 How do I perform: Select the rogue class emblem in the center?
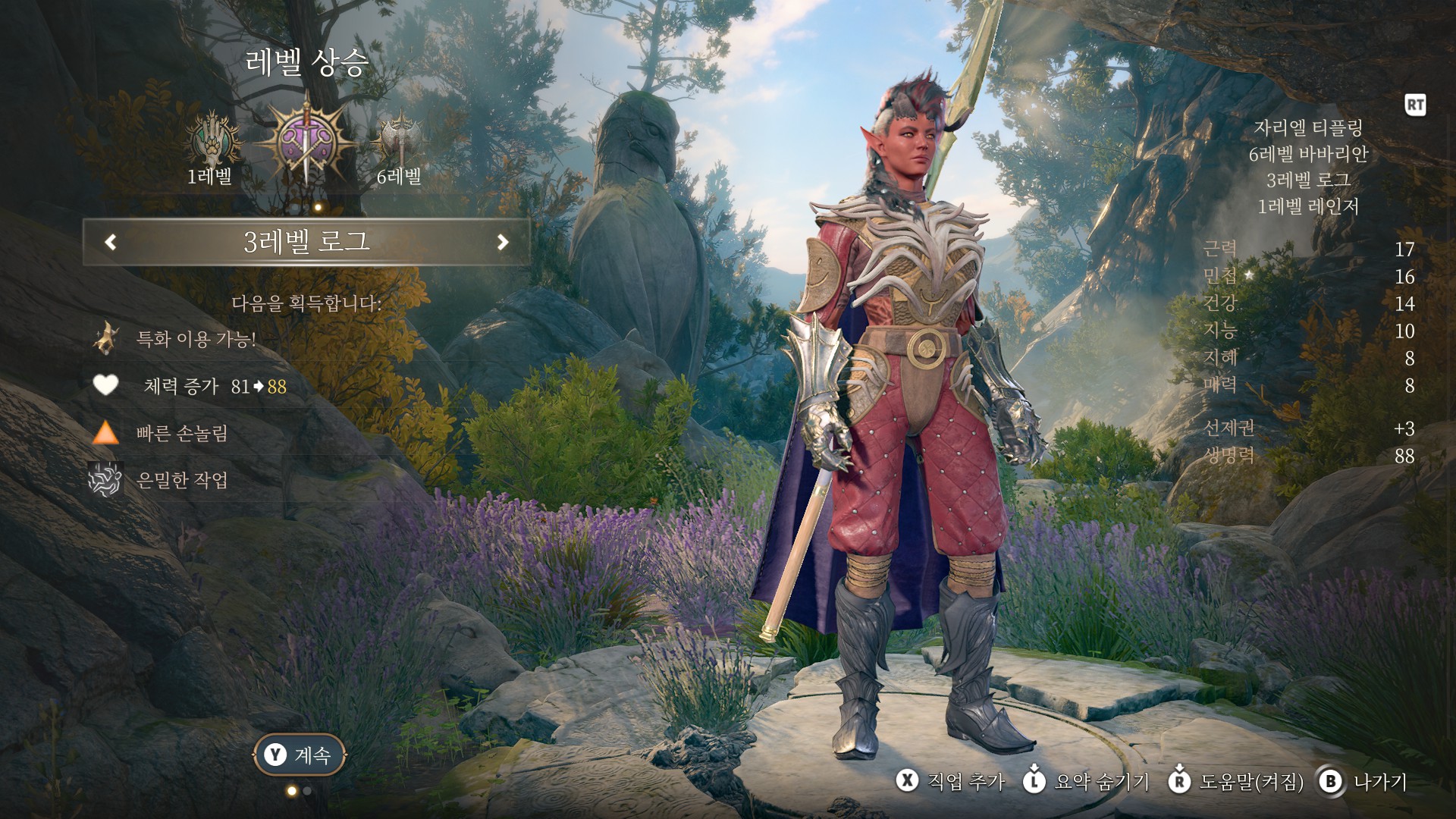(305, 142)
